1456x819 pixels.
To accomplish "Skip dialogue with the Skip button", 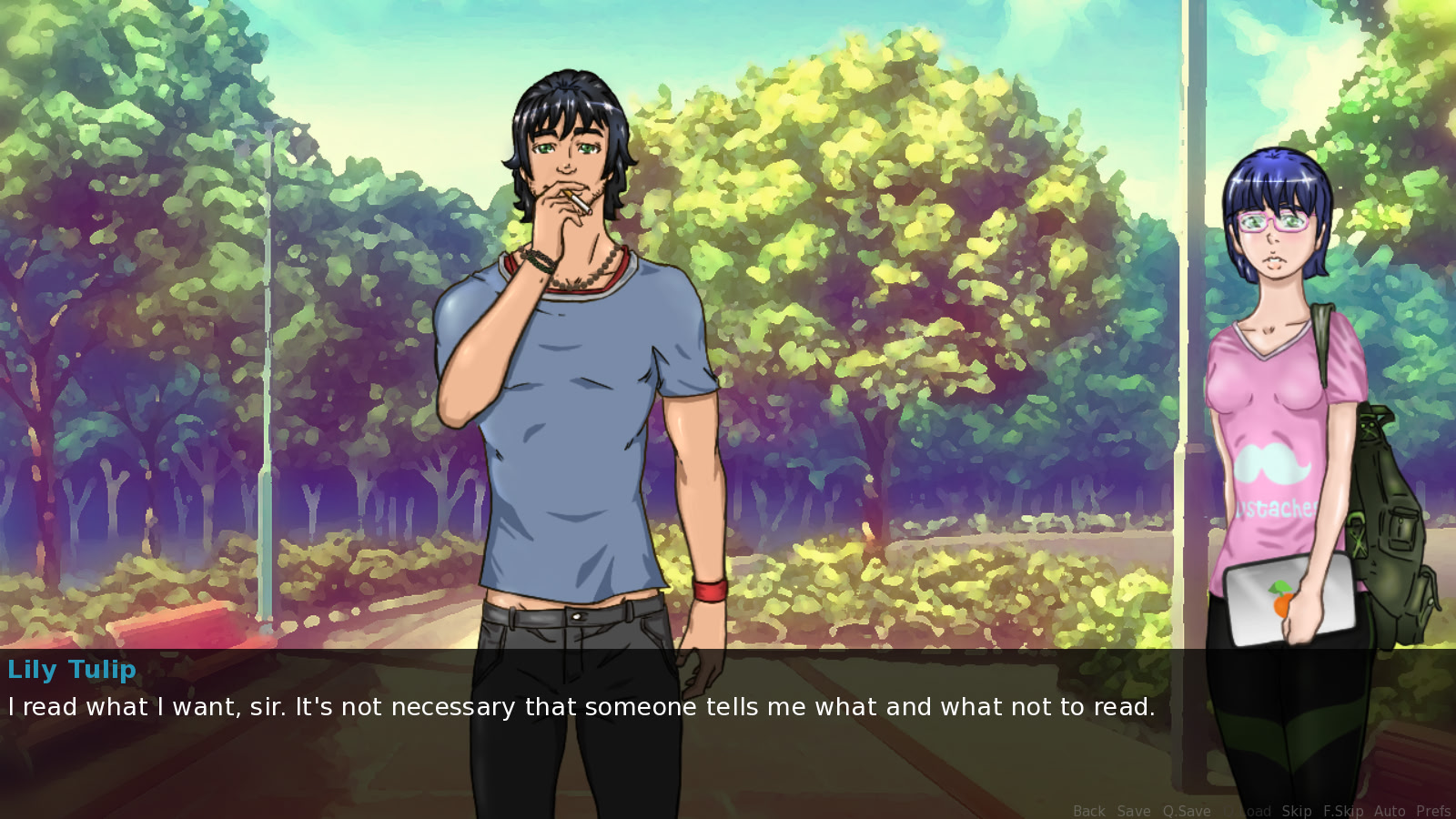I will 1297,811.
